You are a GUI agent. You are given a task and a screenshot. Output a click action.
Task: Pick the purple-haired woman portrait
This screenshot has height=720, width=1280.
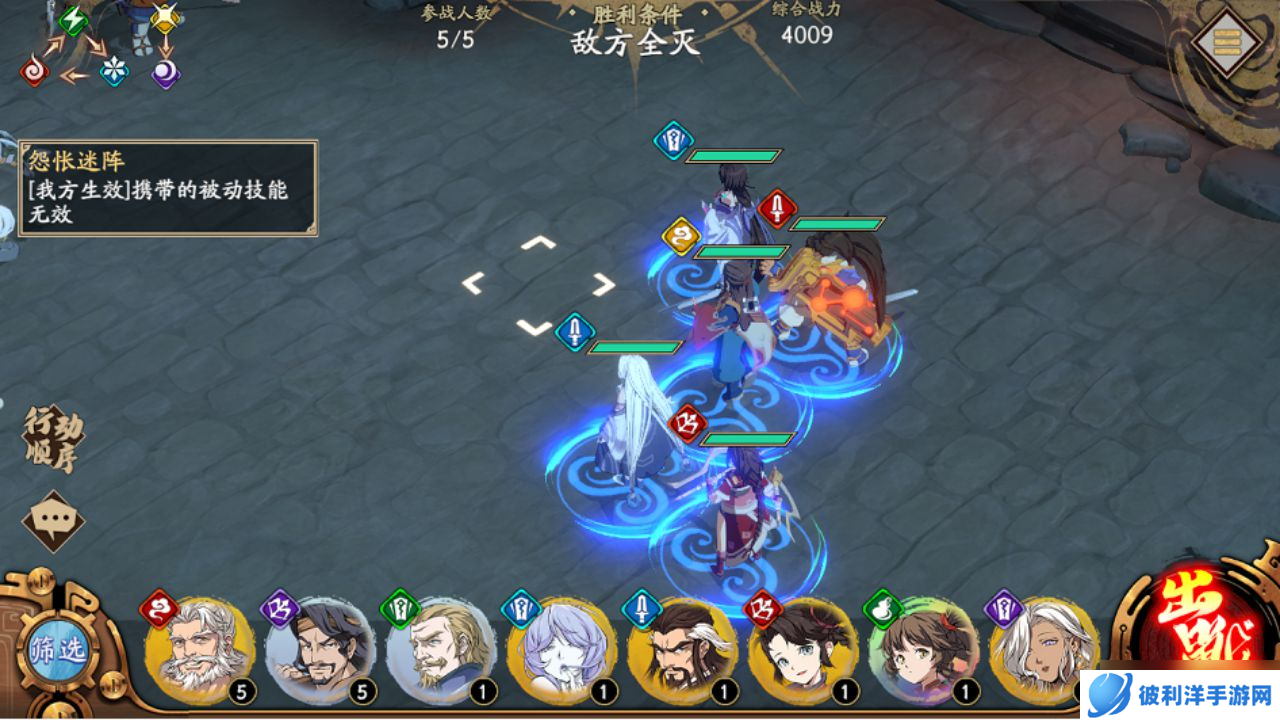point(562,651)
